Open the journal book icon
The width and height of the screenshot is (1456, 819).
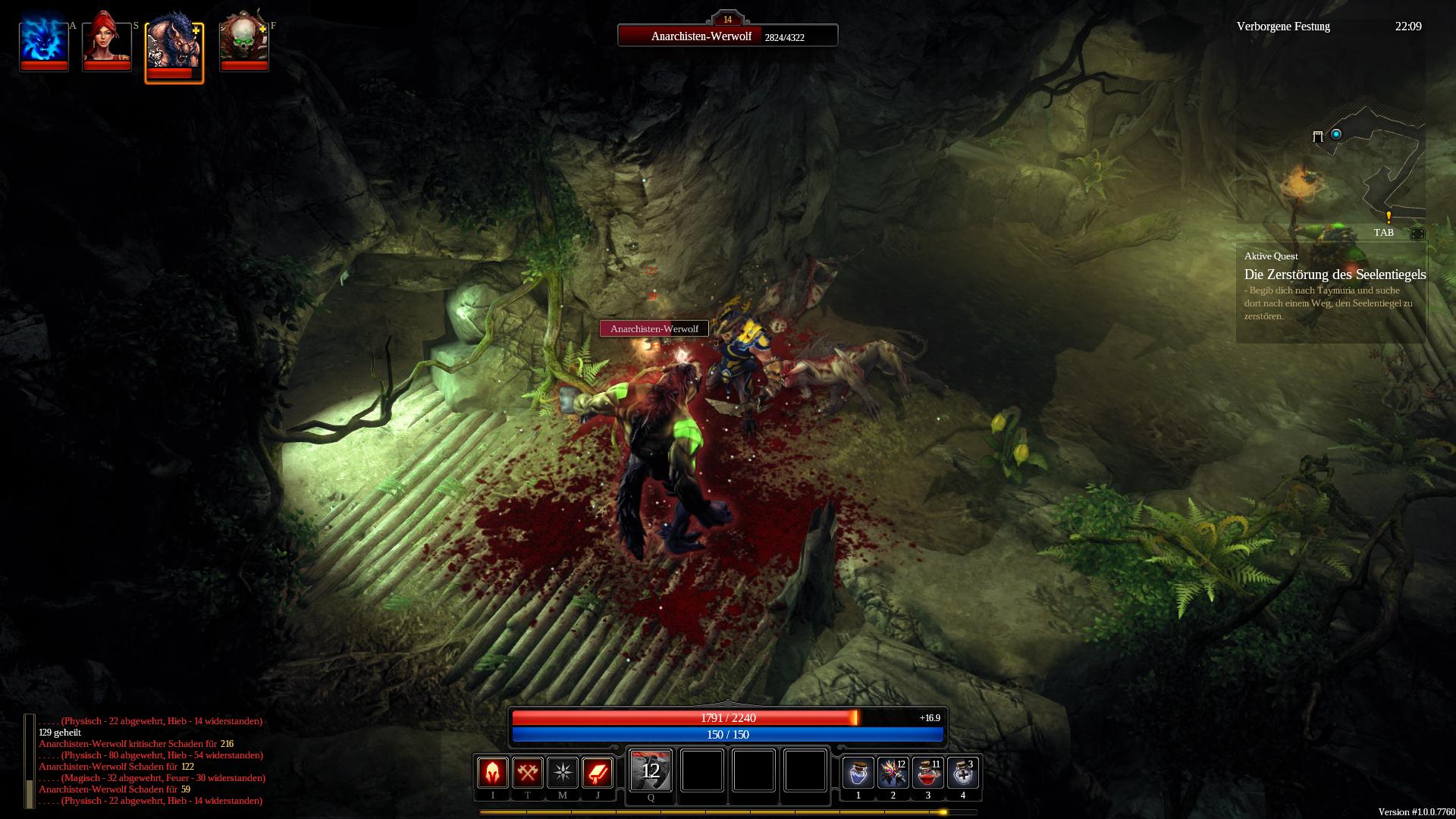598,772
